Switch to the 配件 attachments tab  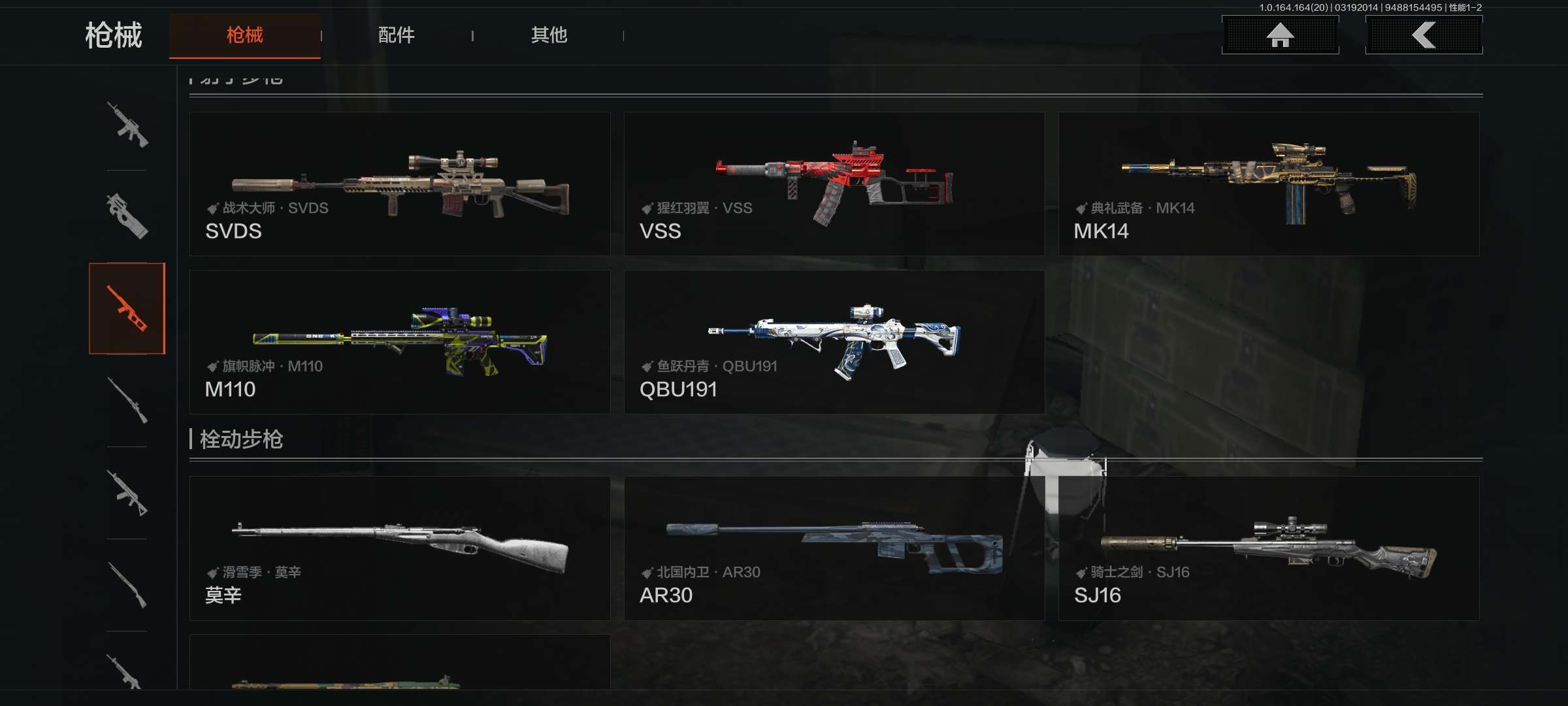pyautogui.click(x=396, y=35)
